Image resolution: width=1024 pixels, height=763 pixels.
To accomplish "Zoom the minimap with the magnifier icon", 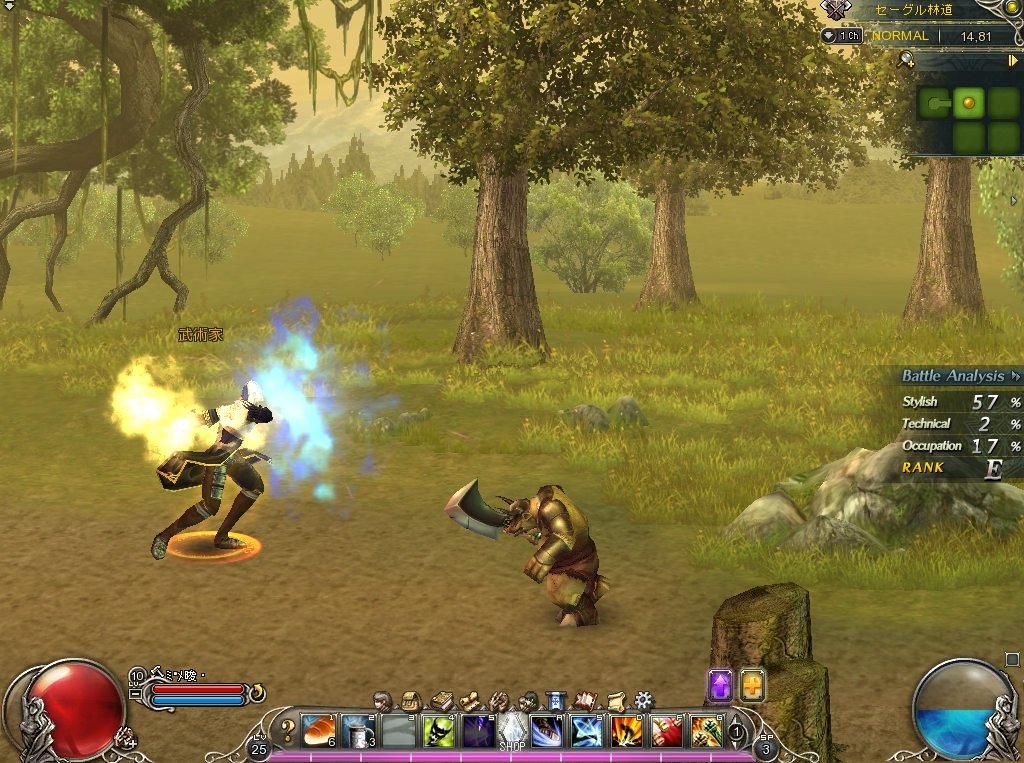I will coord(907,59).
